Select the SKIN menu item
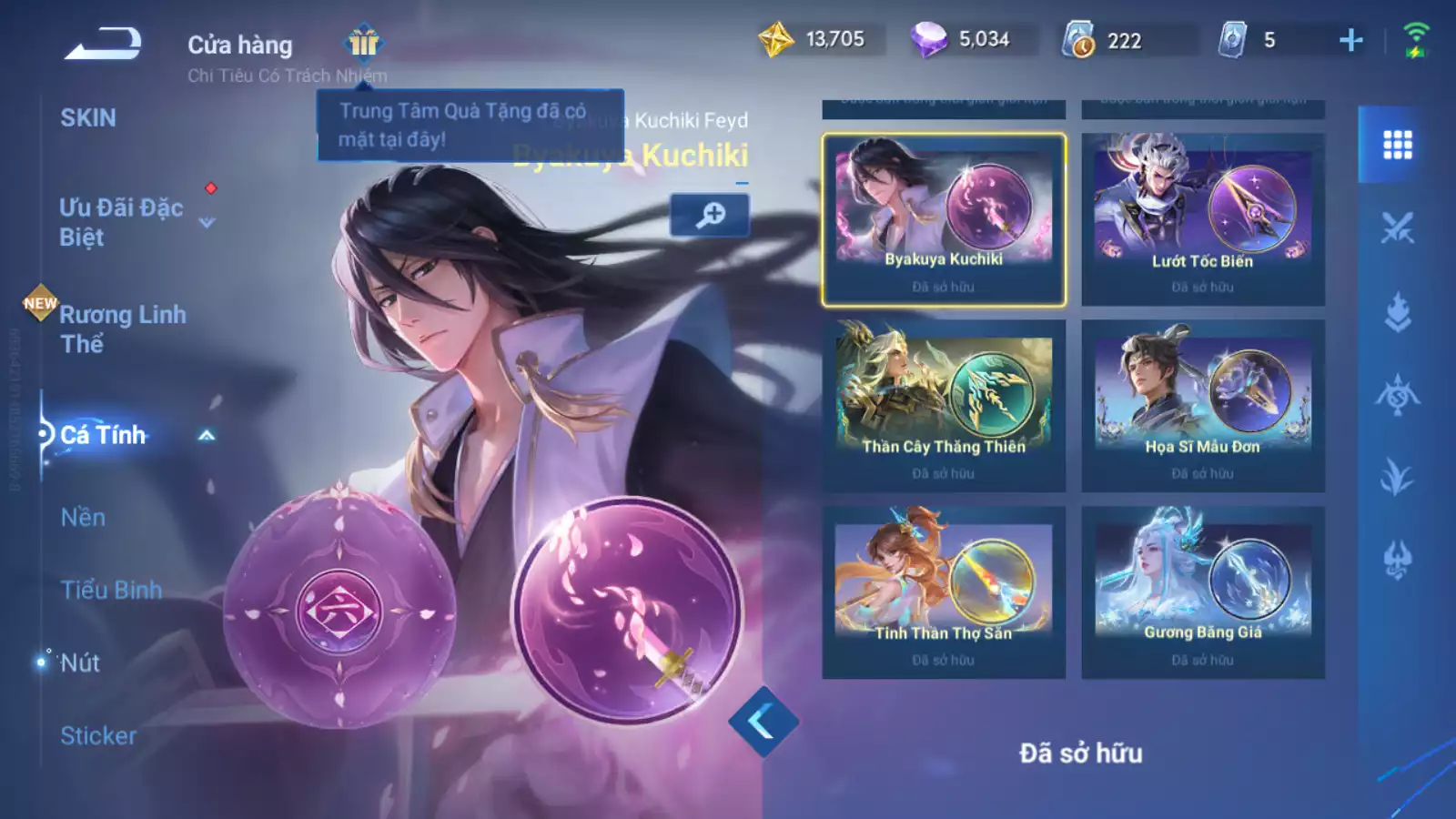The image size is (1456, 819). click(88, 116)
